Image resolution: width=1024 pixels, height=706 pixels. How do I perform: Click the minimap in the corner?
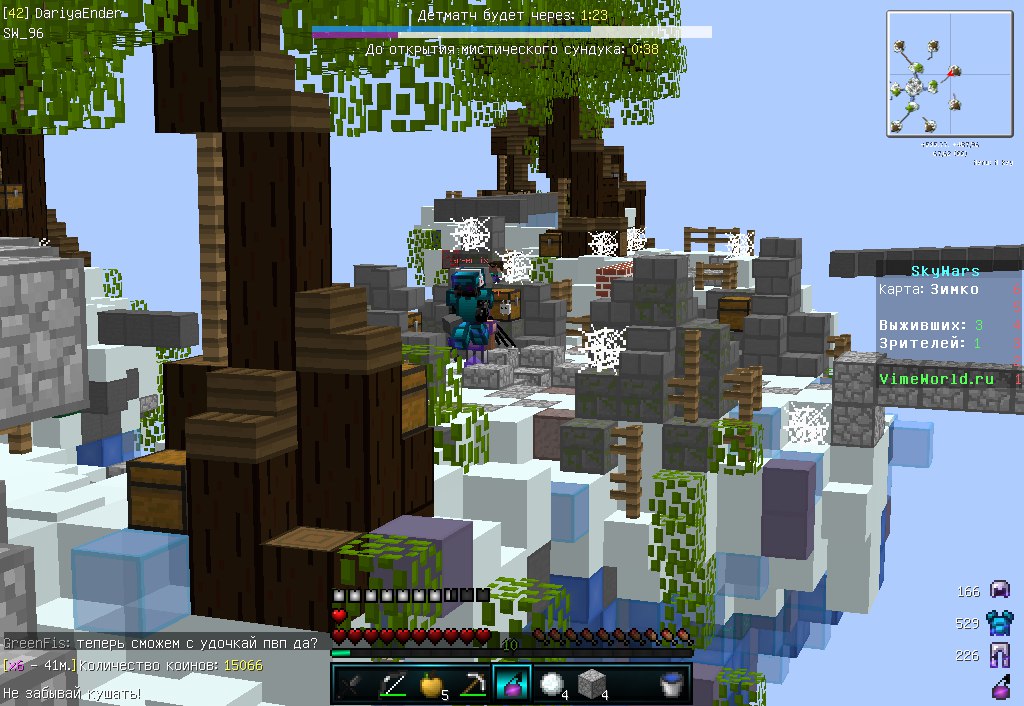pos(936,74)
